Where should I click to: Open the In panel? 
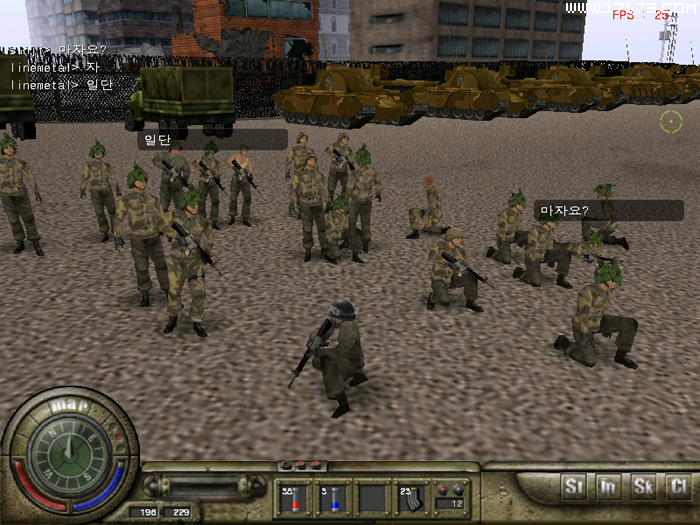click(x=608, y=488)
